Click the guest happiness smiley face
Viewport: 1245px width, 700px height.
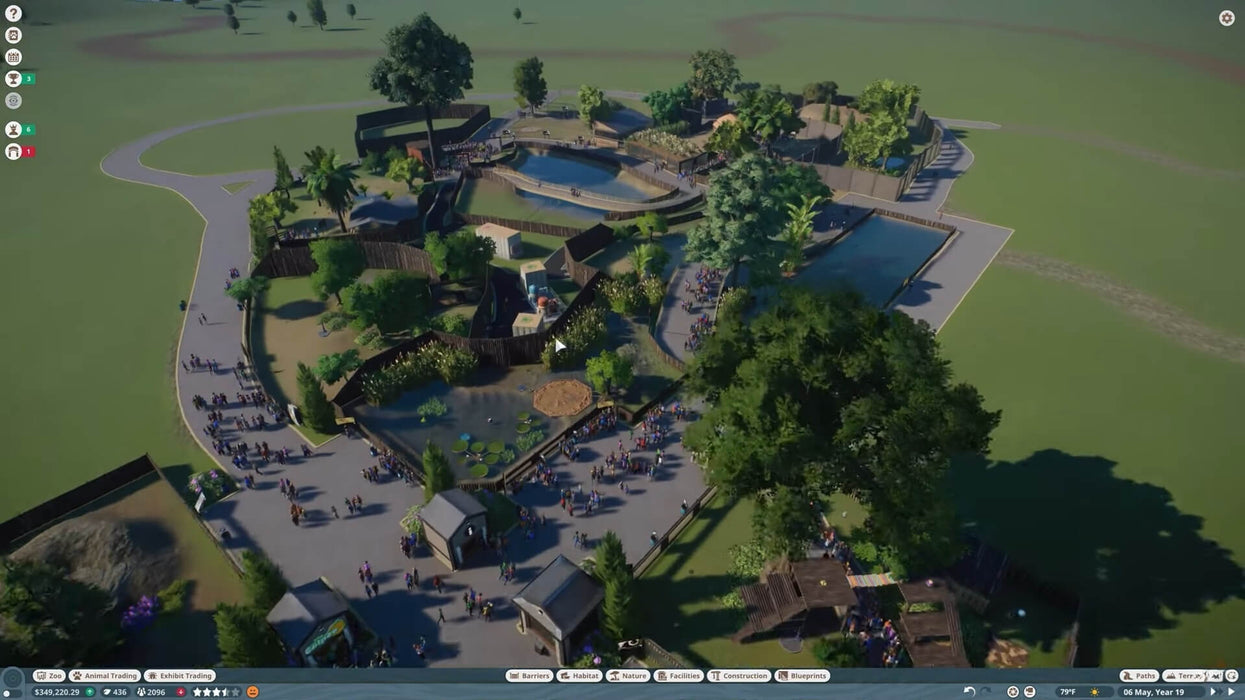tap(253, 692)
